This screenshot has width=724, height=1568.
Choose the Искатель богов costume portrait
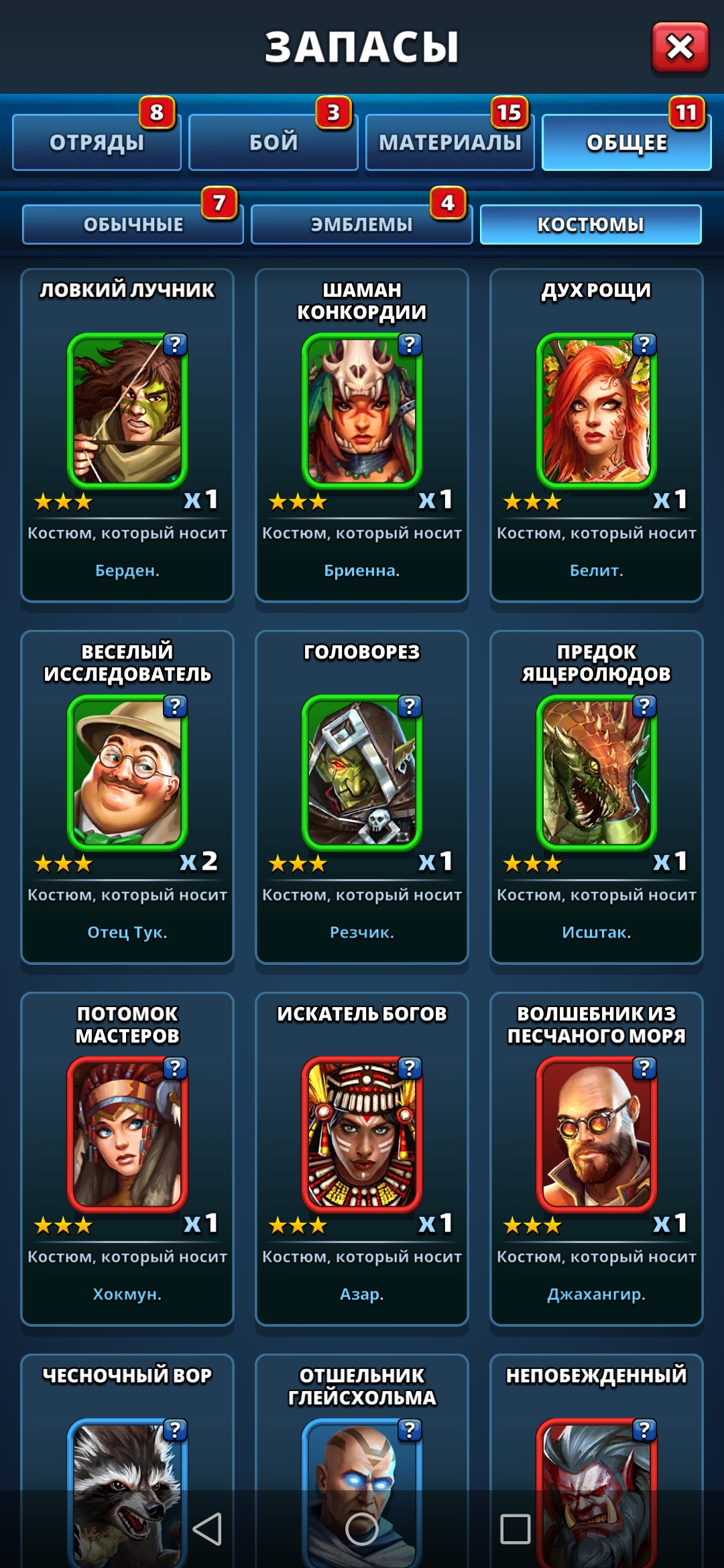click(362, 1134)
